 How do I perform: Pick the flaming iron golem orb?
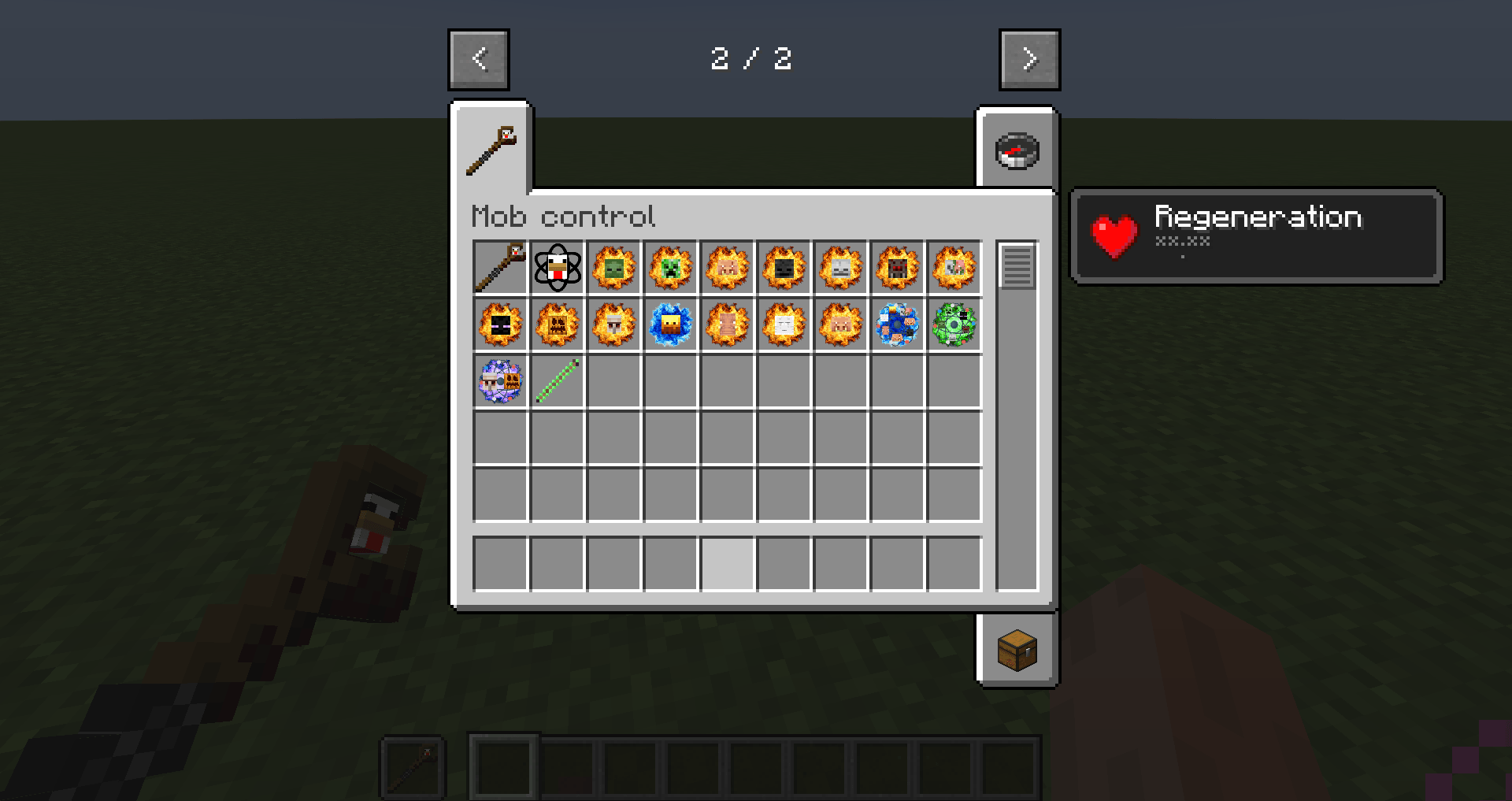[x=613, y=325]
